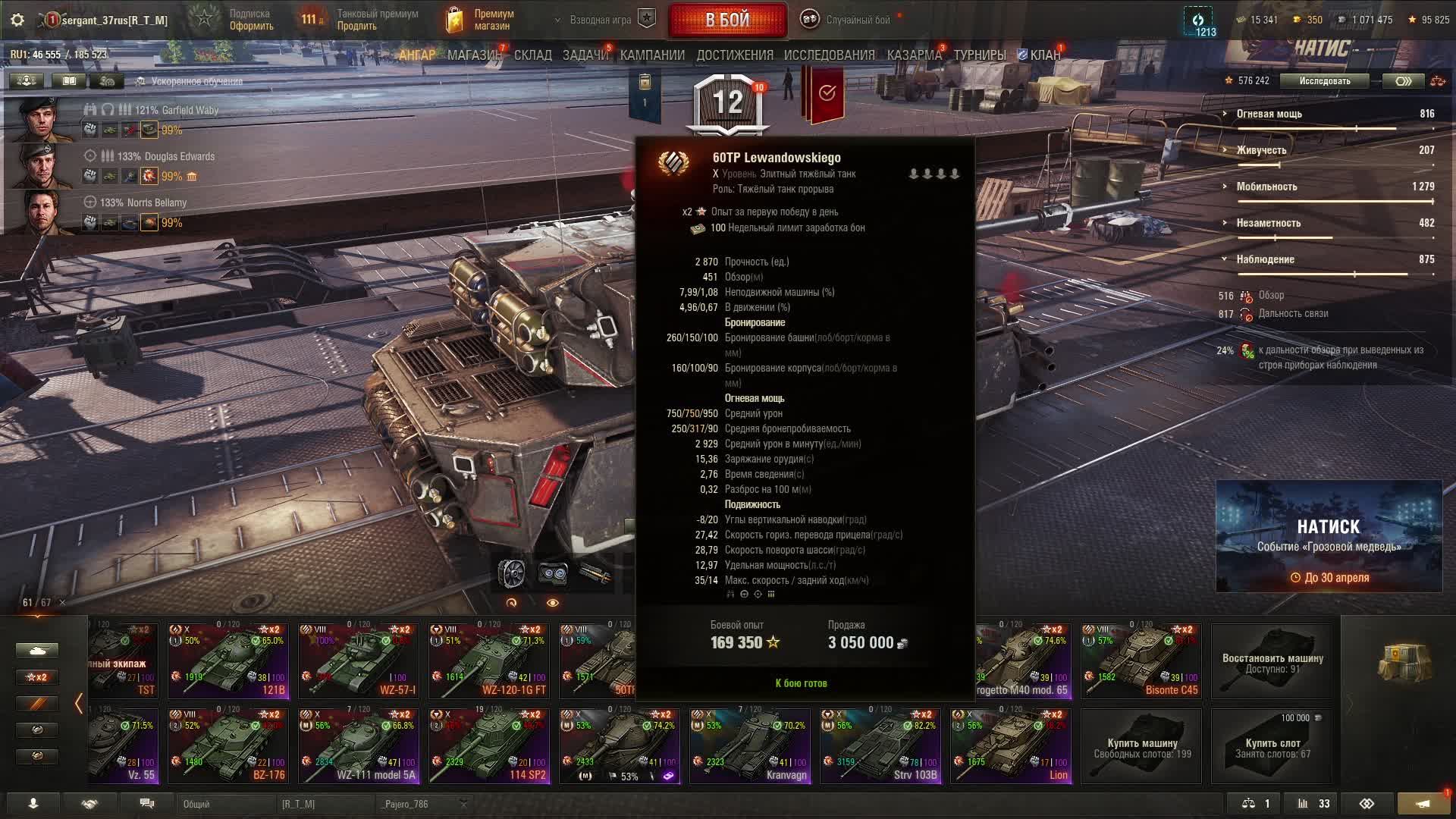Open the КЛАН tab

point(1044,55)
